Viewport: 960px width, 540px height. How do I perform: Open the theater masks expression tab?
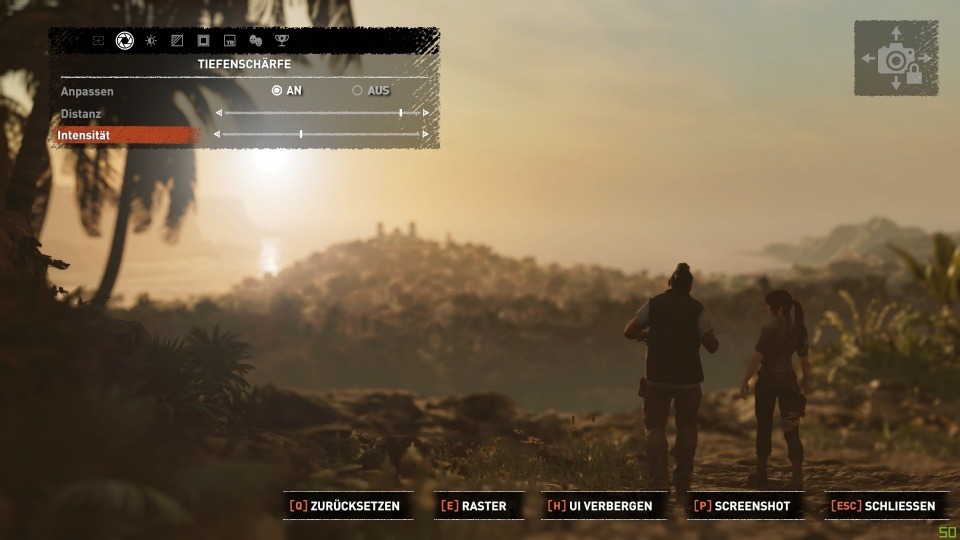(x=255, y=41)
